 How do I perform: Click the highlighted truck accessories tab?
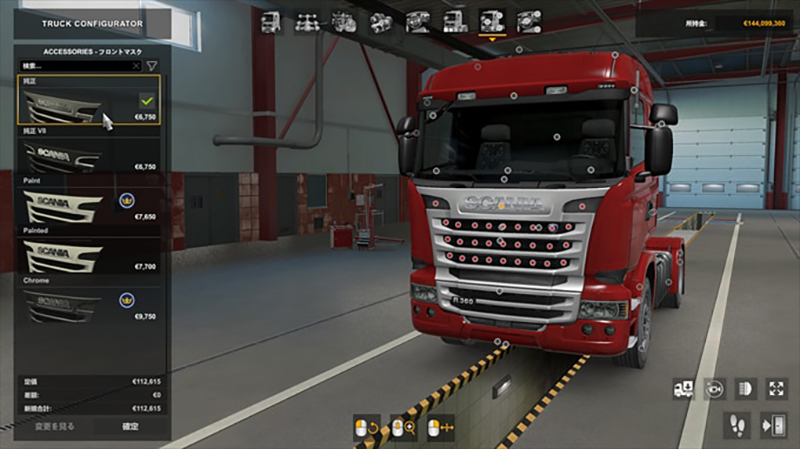pos(491,21)
